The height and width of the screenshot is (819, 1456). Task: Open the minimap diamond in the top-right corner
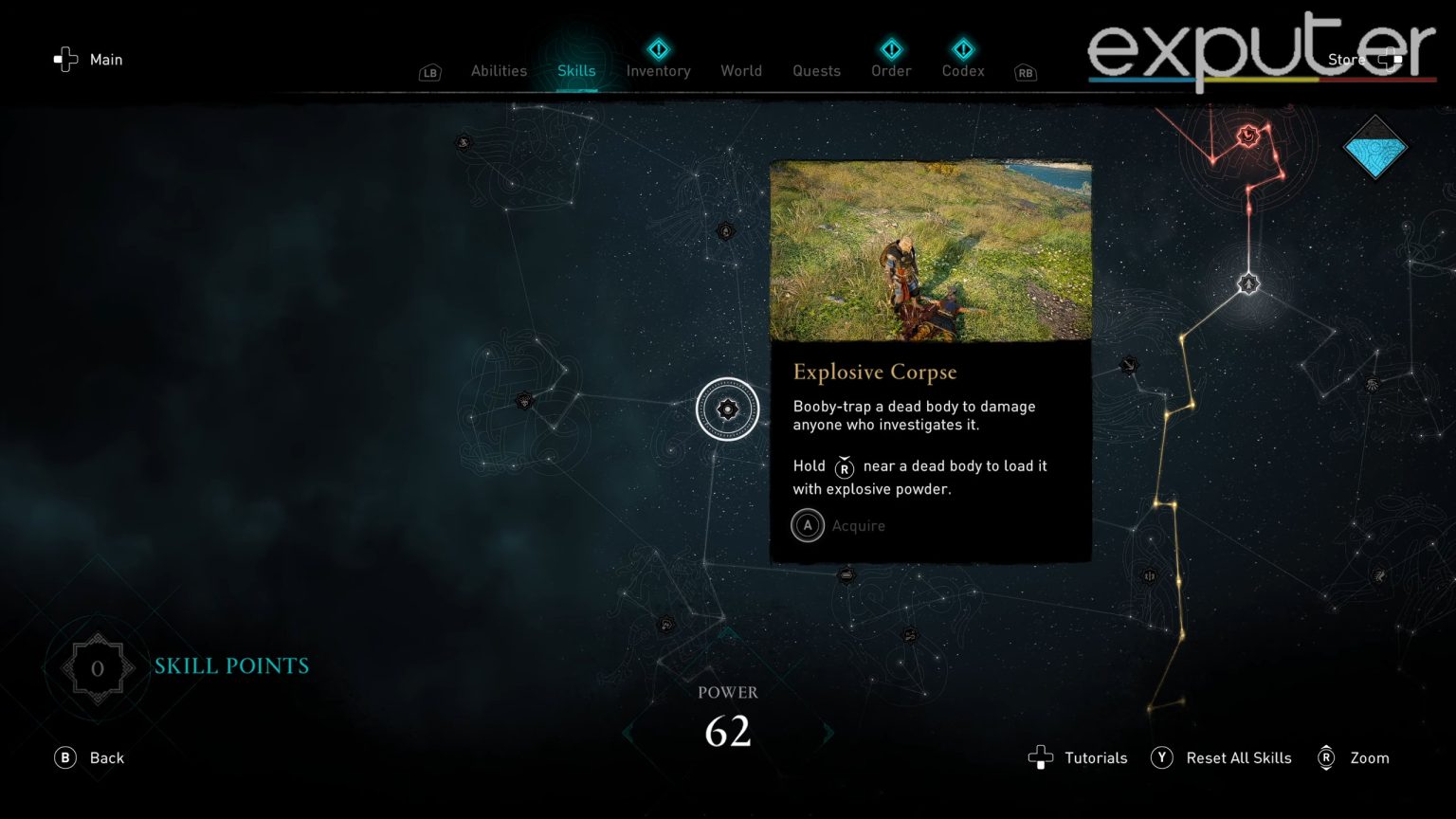[1375, 149]
